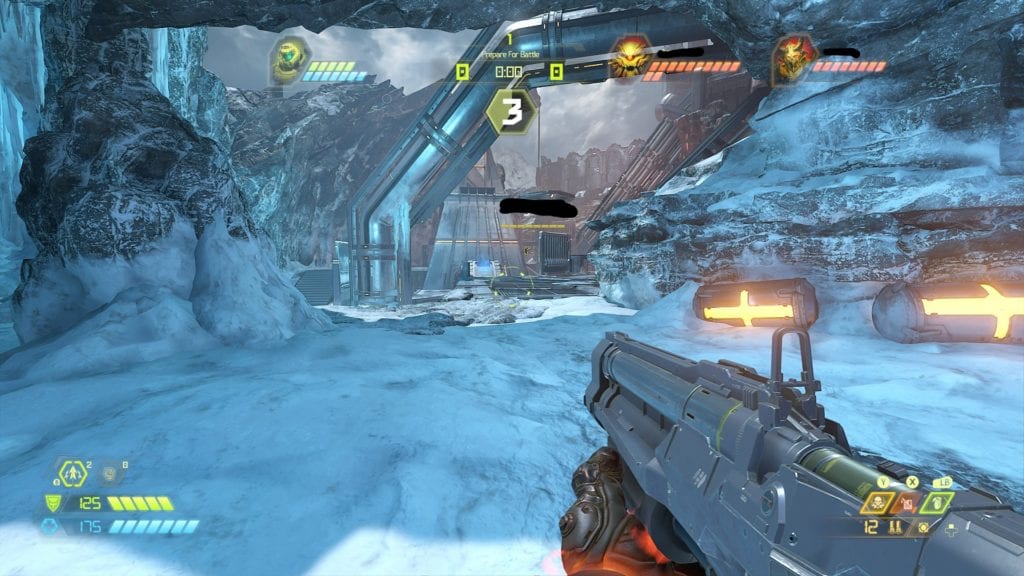This screenshot has width=1024, height=576.
Task: Select the greyed-out hexagon equipment icon
Action: 108,473
